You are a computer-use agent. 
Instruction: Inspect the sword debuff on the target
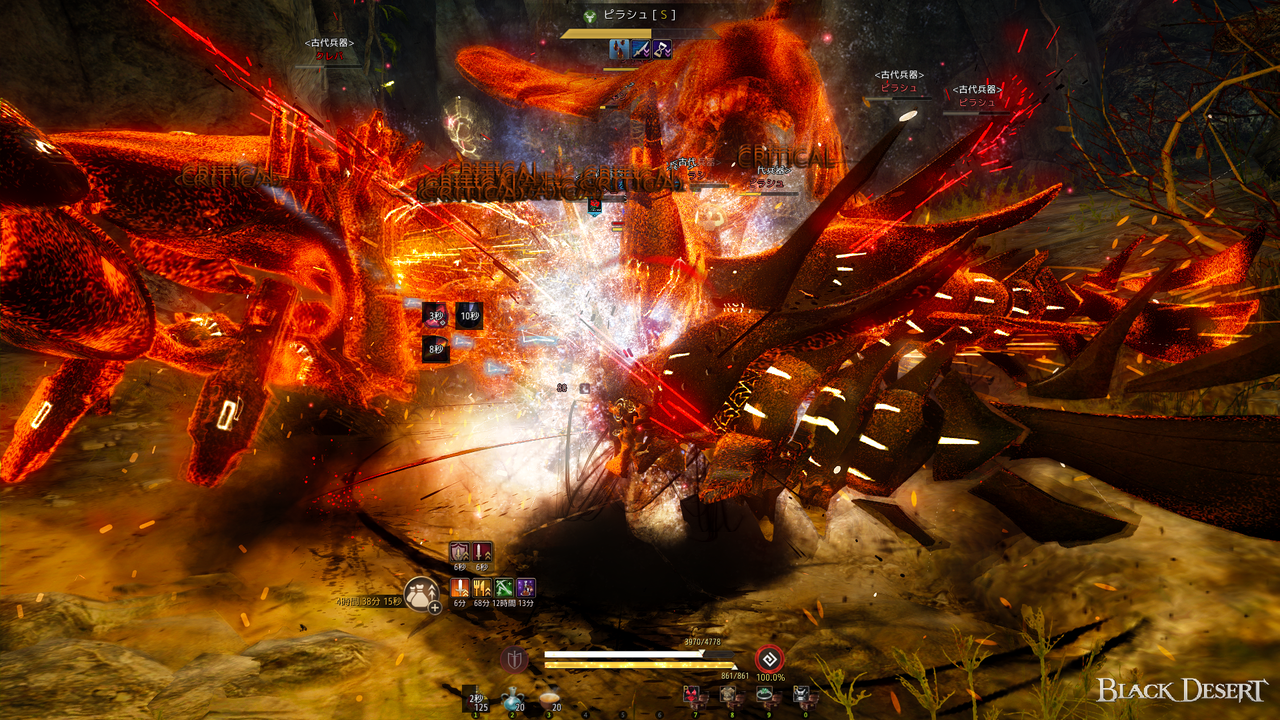coord(640,48)
